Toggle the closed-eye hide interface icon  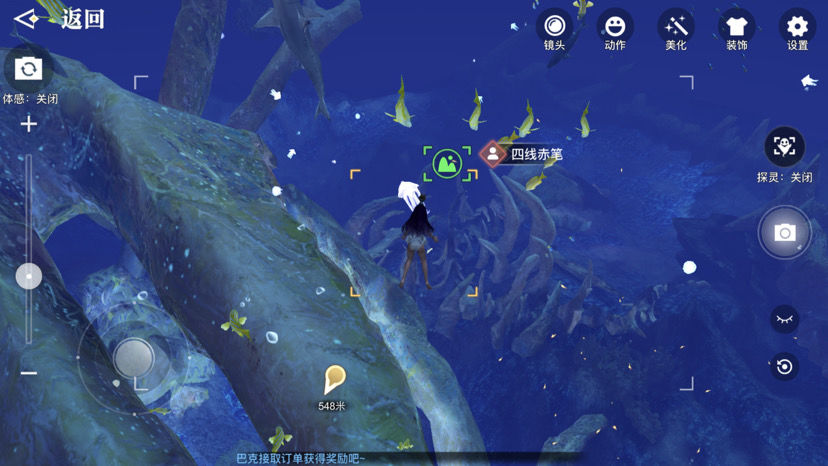pyautogui.click(x=785, y=319)
